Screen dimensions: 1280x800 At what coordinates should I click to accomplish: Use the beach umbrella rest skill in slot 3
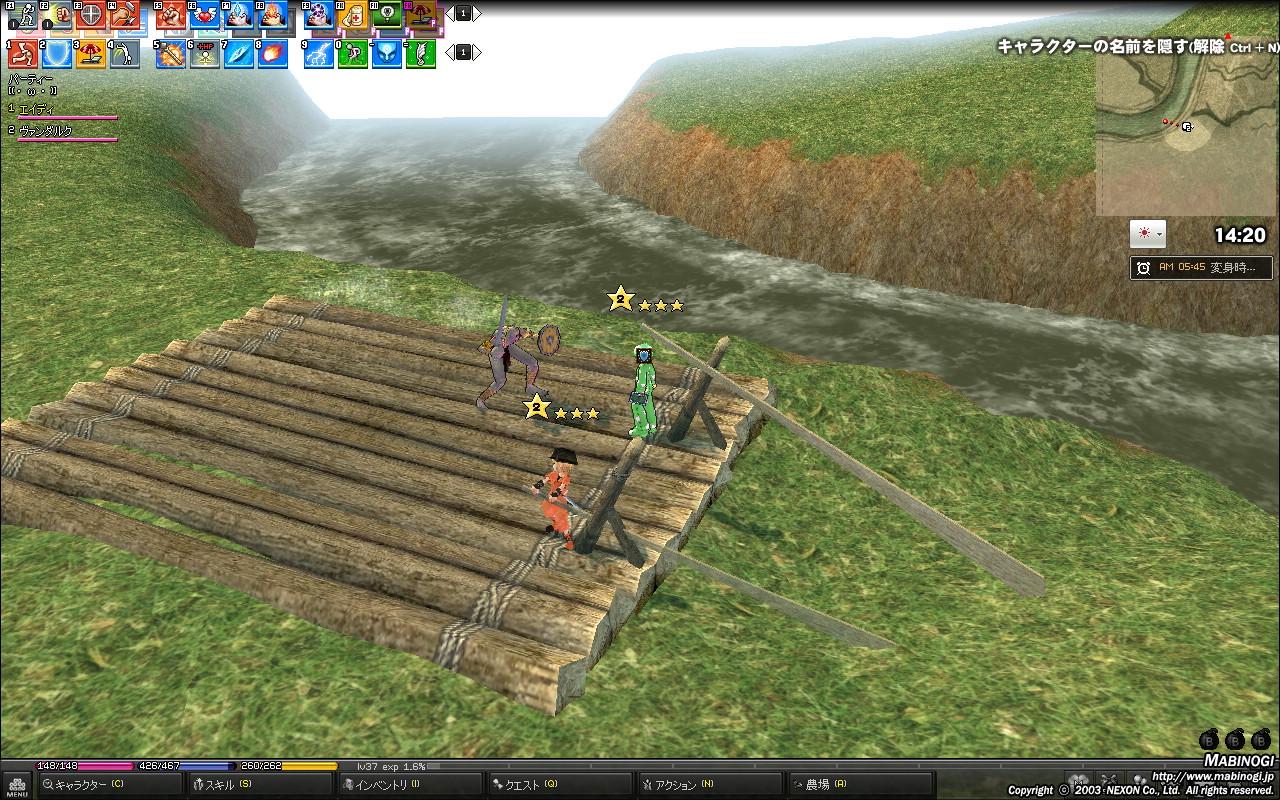pos(91,53)
